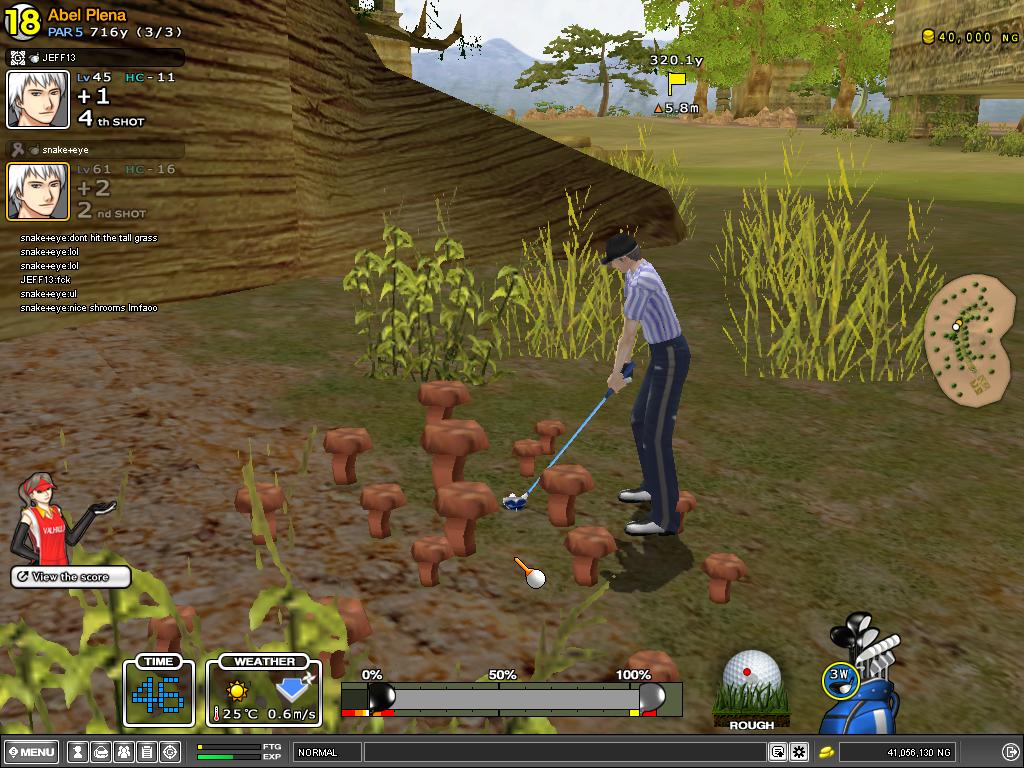1024x768 pixels.
Task: Click View the score
Action: (x=70, y=577)
